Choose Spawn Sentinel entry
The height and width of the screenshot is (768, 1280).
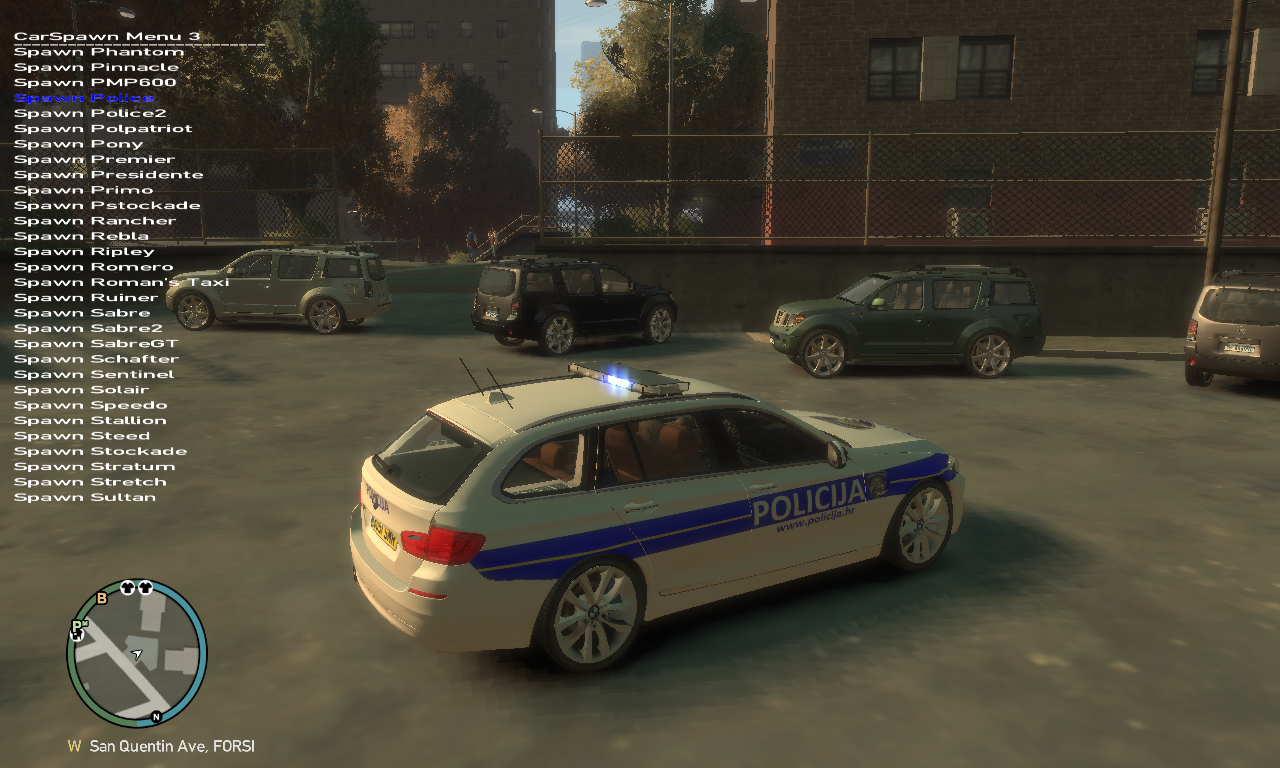click(x=94, y=374)
